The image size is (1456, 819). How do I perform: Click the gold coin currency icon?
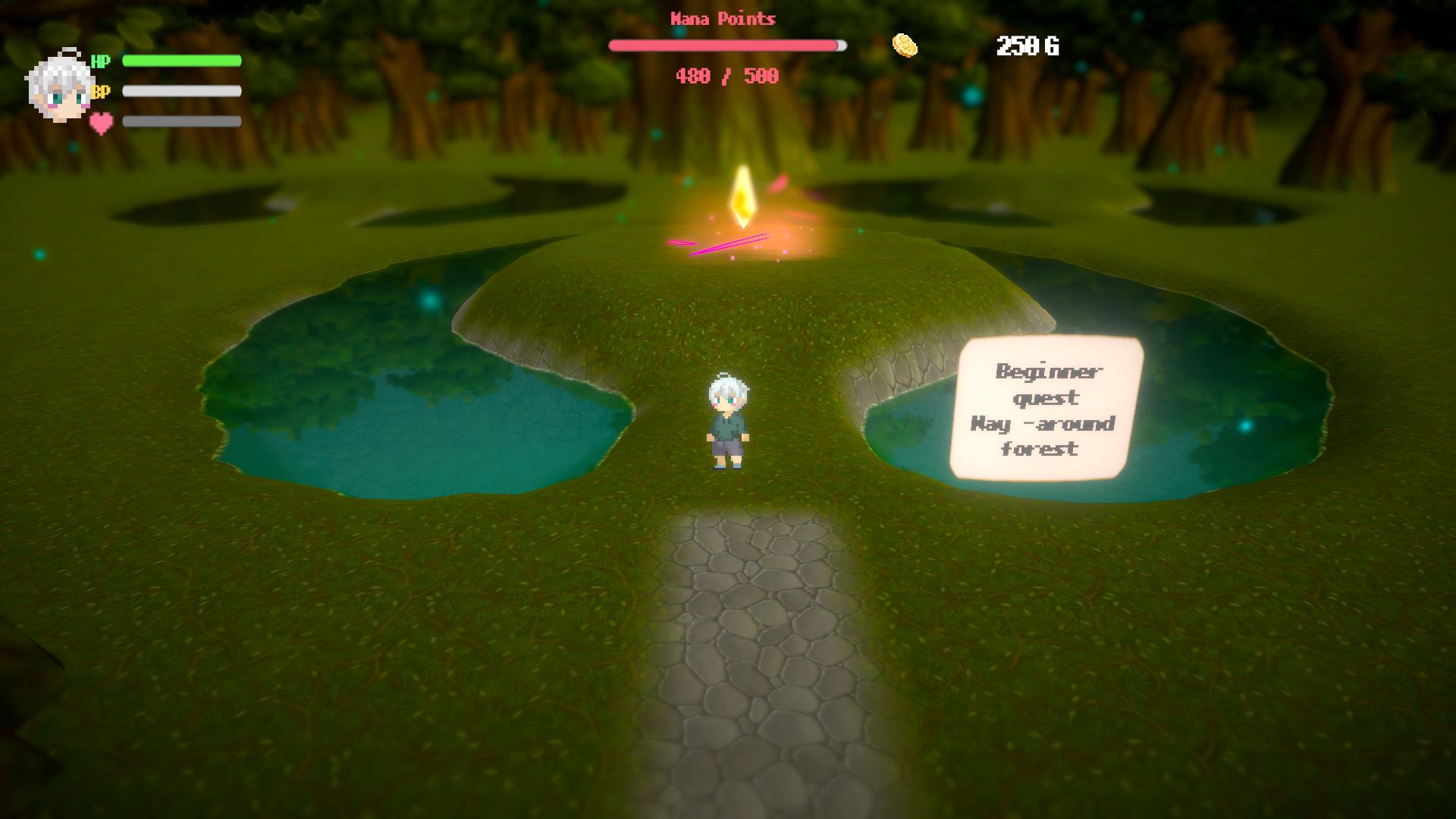tap(904, 45)
